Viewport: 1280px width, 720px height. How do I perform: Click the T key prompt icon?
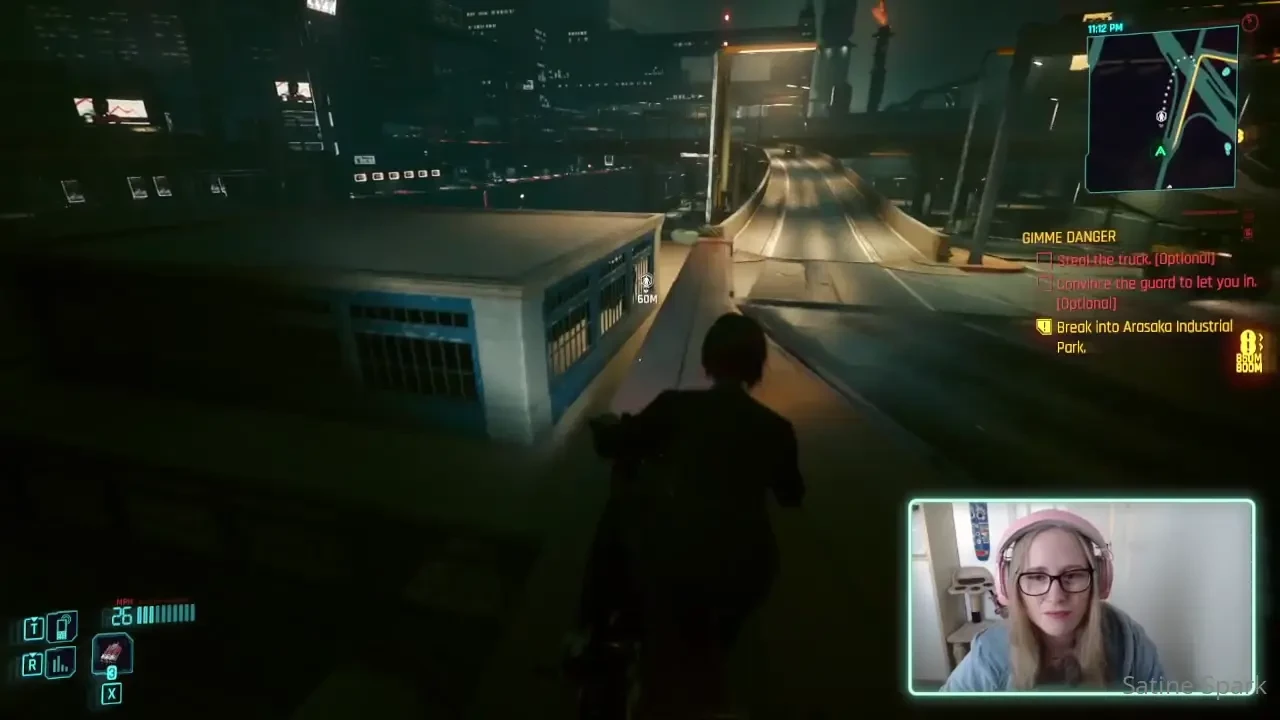(x=32, y=627)
